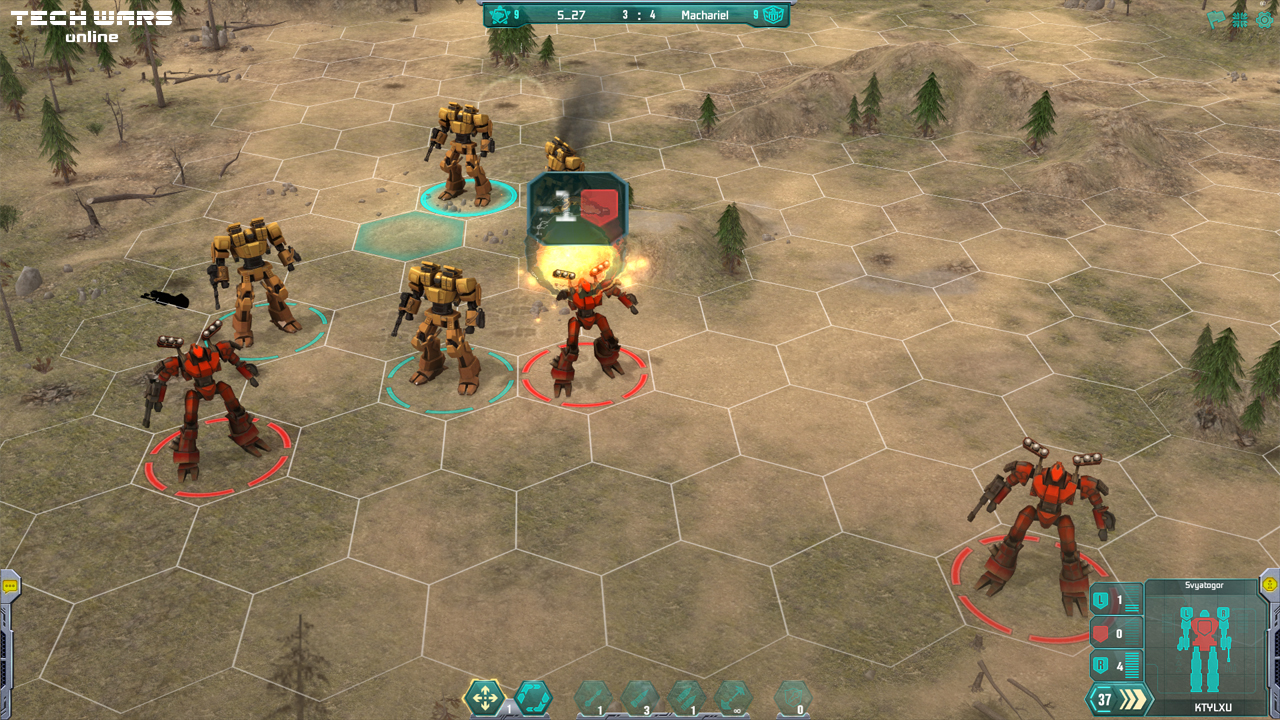Expand the right-edge side panel tab
The image size is (1280, 720).
(1268, 585)
